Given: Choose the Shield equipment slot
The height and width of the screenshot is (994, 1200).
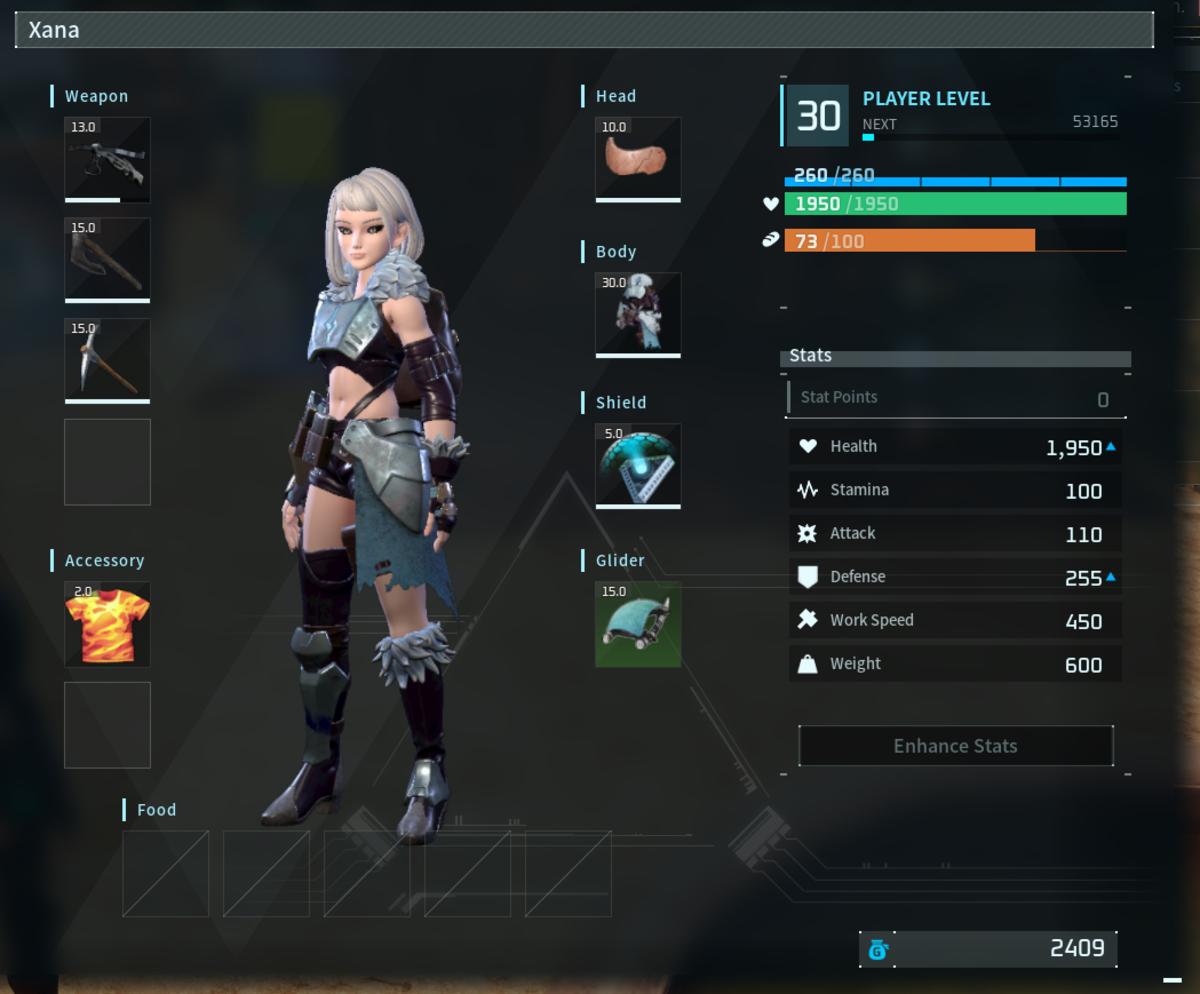Looking at the screenshot, I should coord(638,465).
